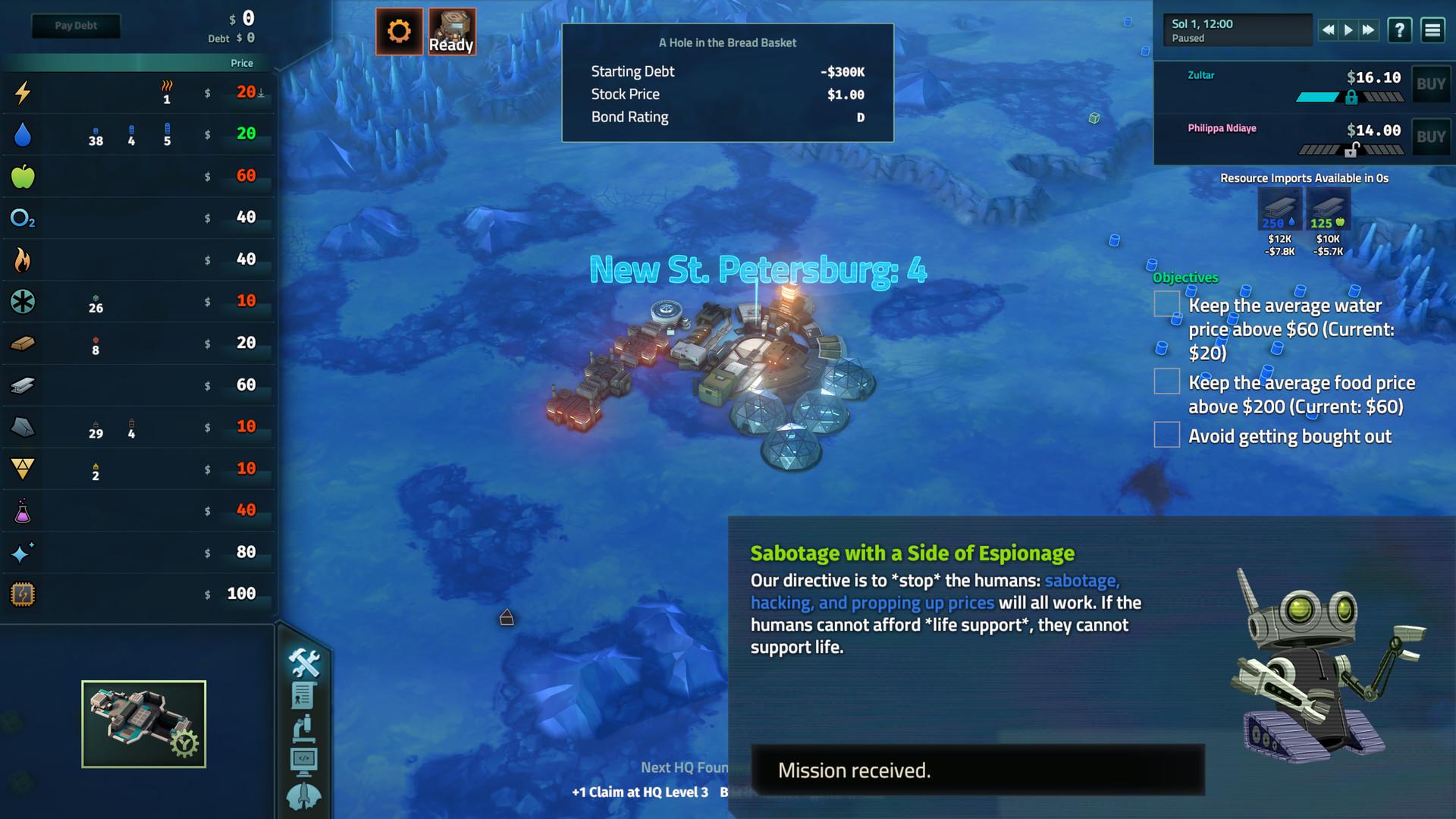Open the settings gear above the map
Screen dimensions: 1456x819
point(400,32)
